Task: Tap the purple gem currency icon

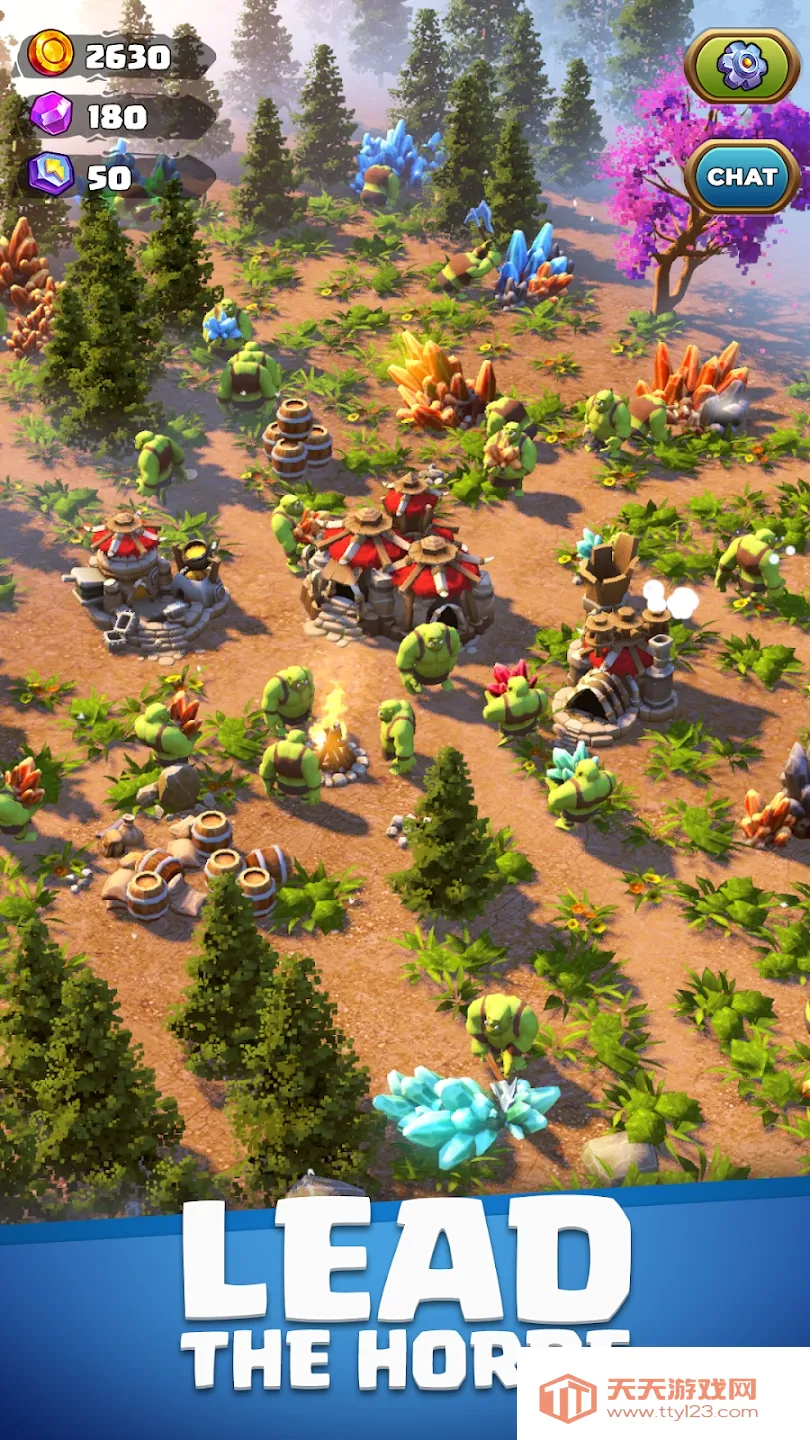Action: coord(50,115)
